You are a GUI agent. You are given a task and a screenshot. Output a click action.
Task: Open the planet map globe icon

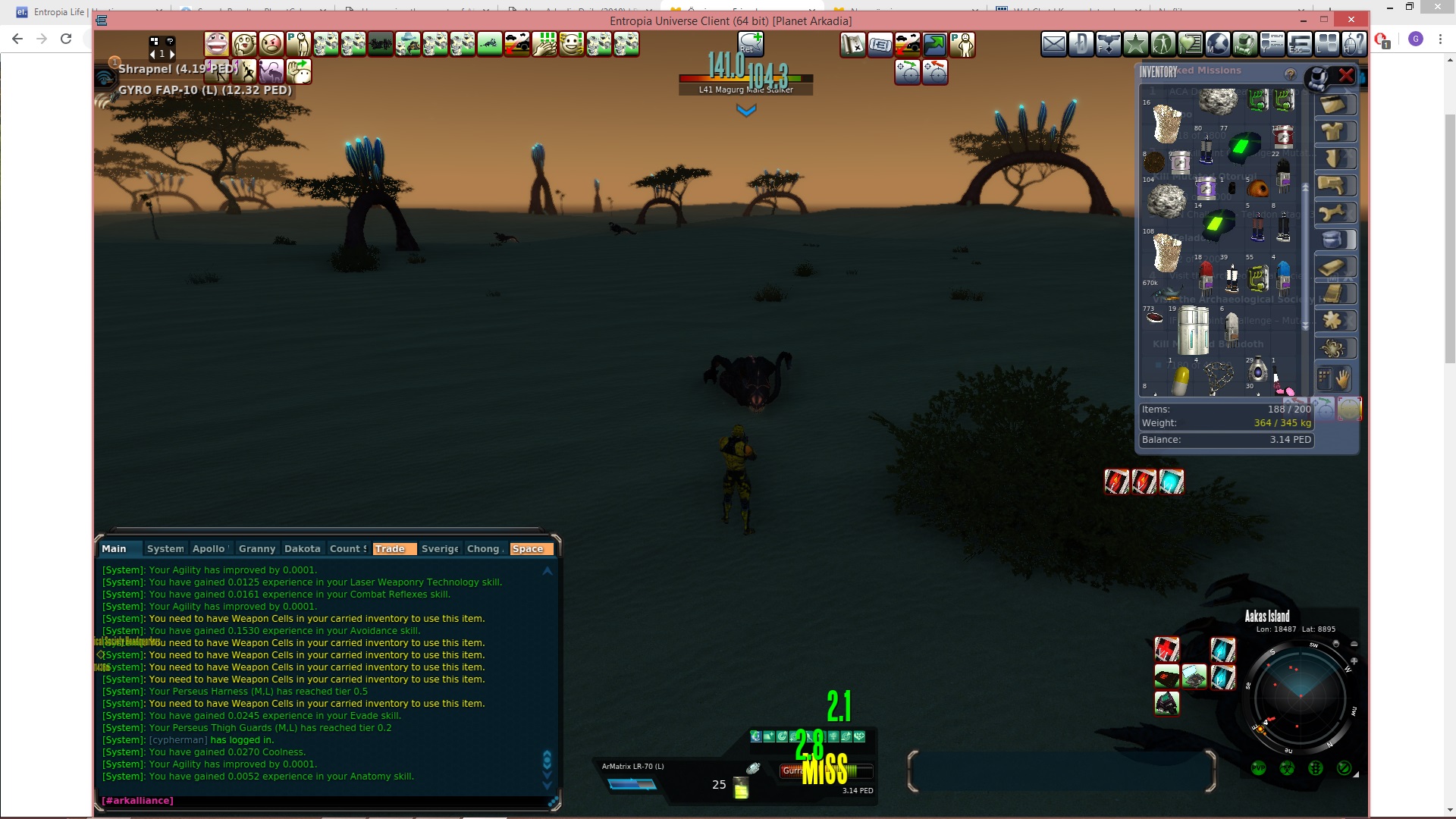(x=1217, y=45)
